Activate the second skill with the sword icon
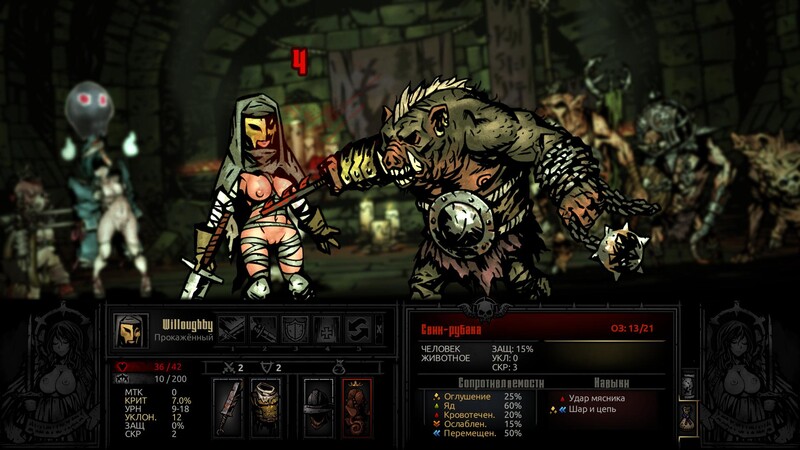800x450 pixels. tap(264, 329)
